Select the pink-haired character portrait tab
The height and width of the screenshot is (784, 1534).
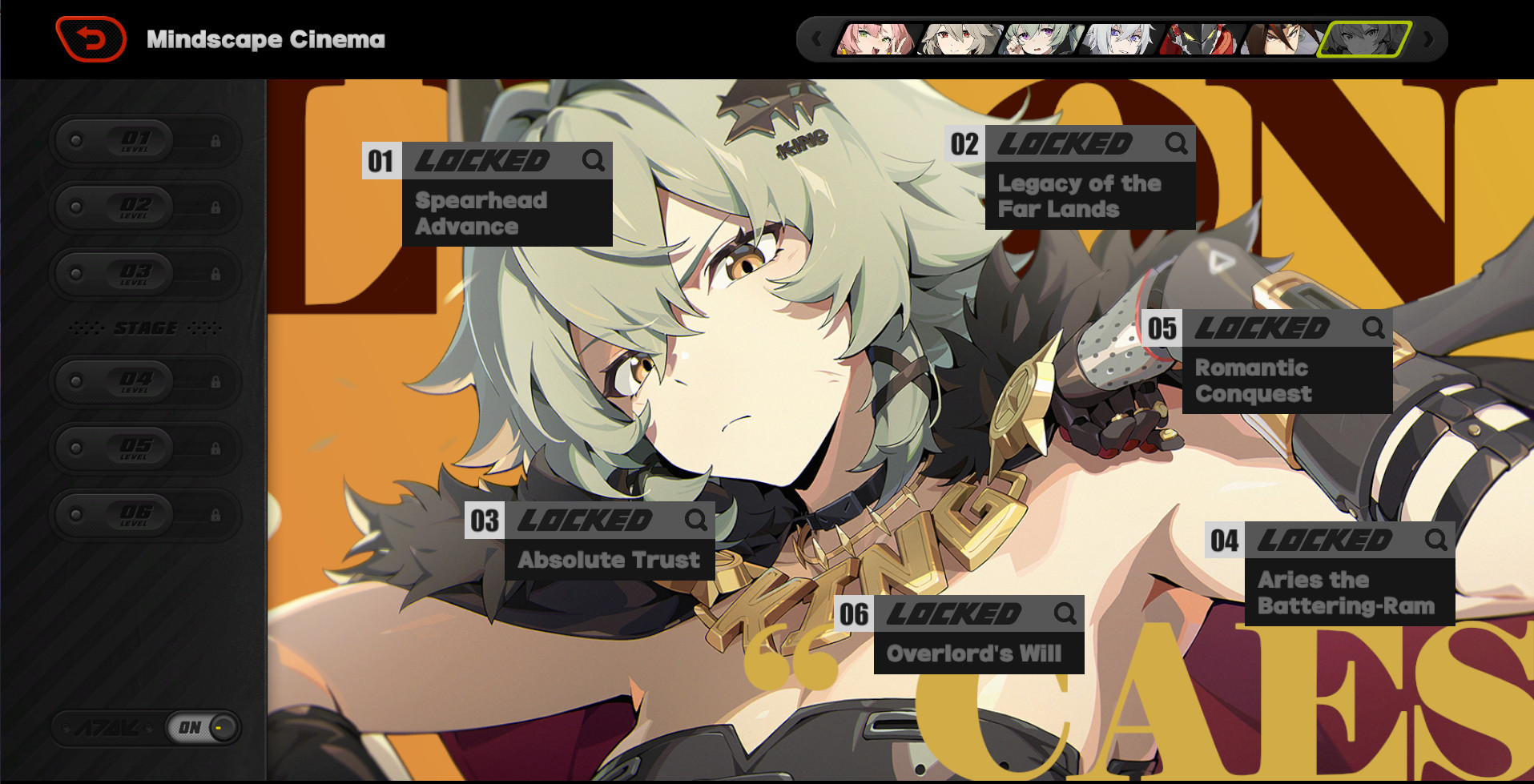click(876, 38)
